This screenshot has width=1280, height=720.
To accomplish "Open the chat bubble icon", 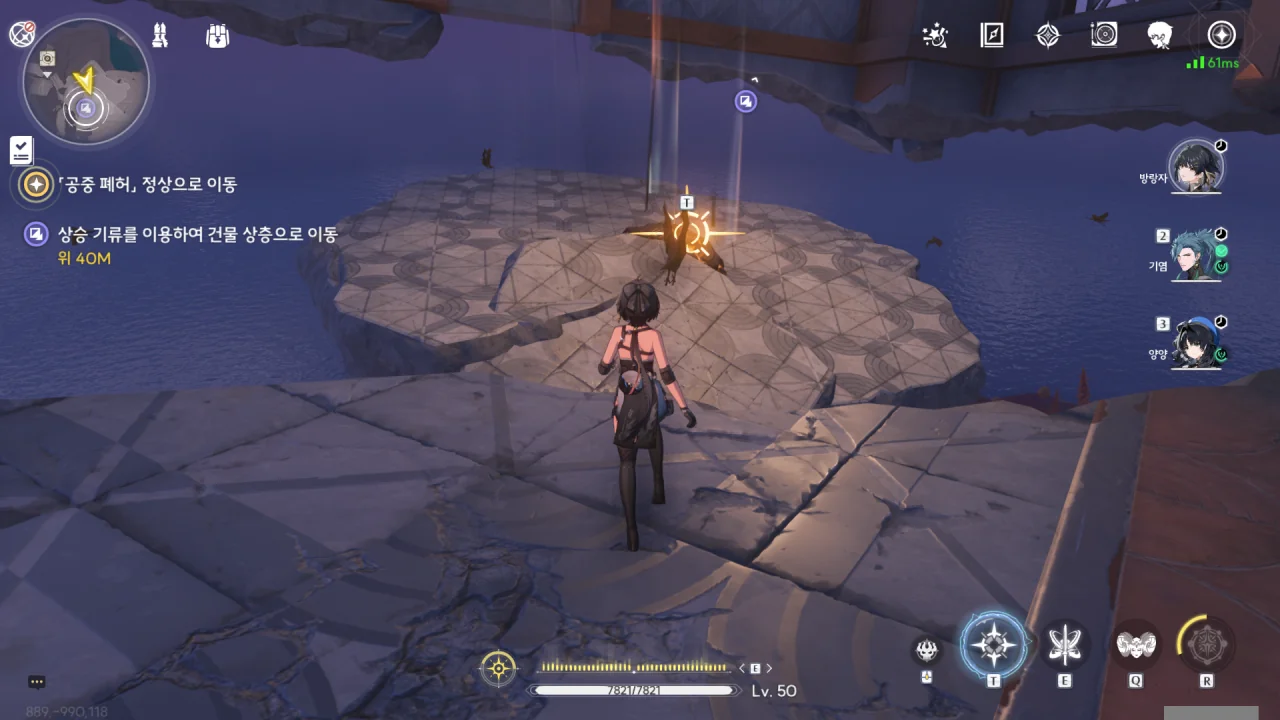I will coord(37,682).
